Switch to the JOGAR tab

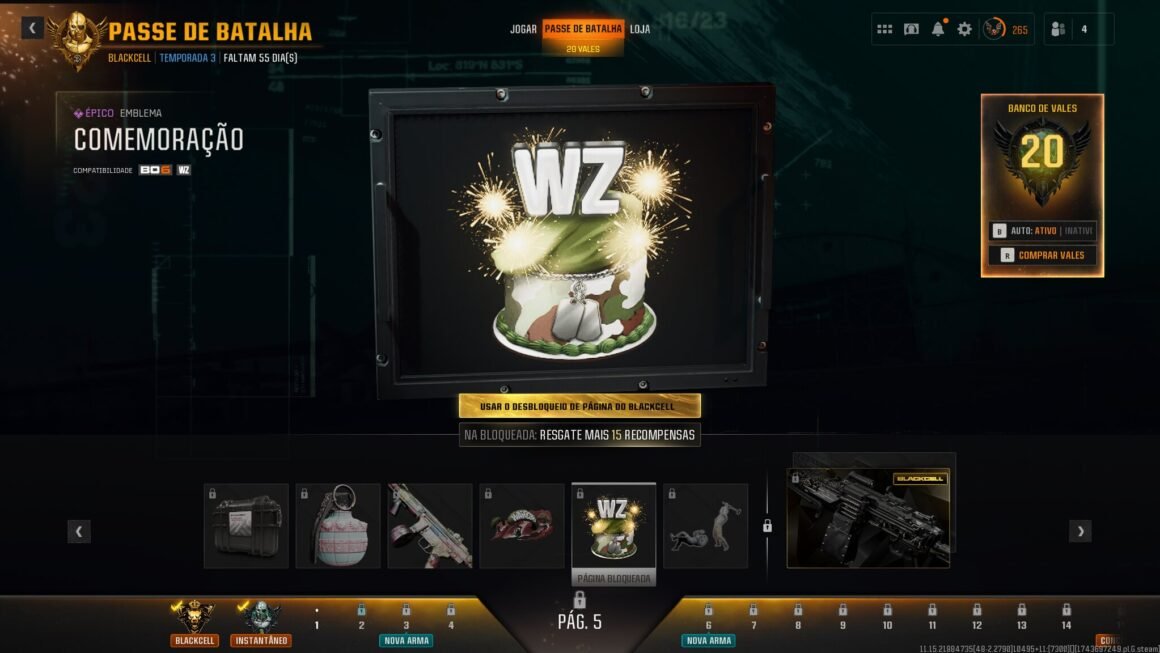pyautogui.click(x=523, y=29)
